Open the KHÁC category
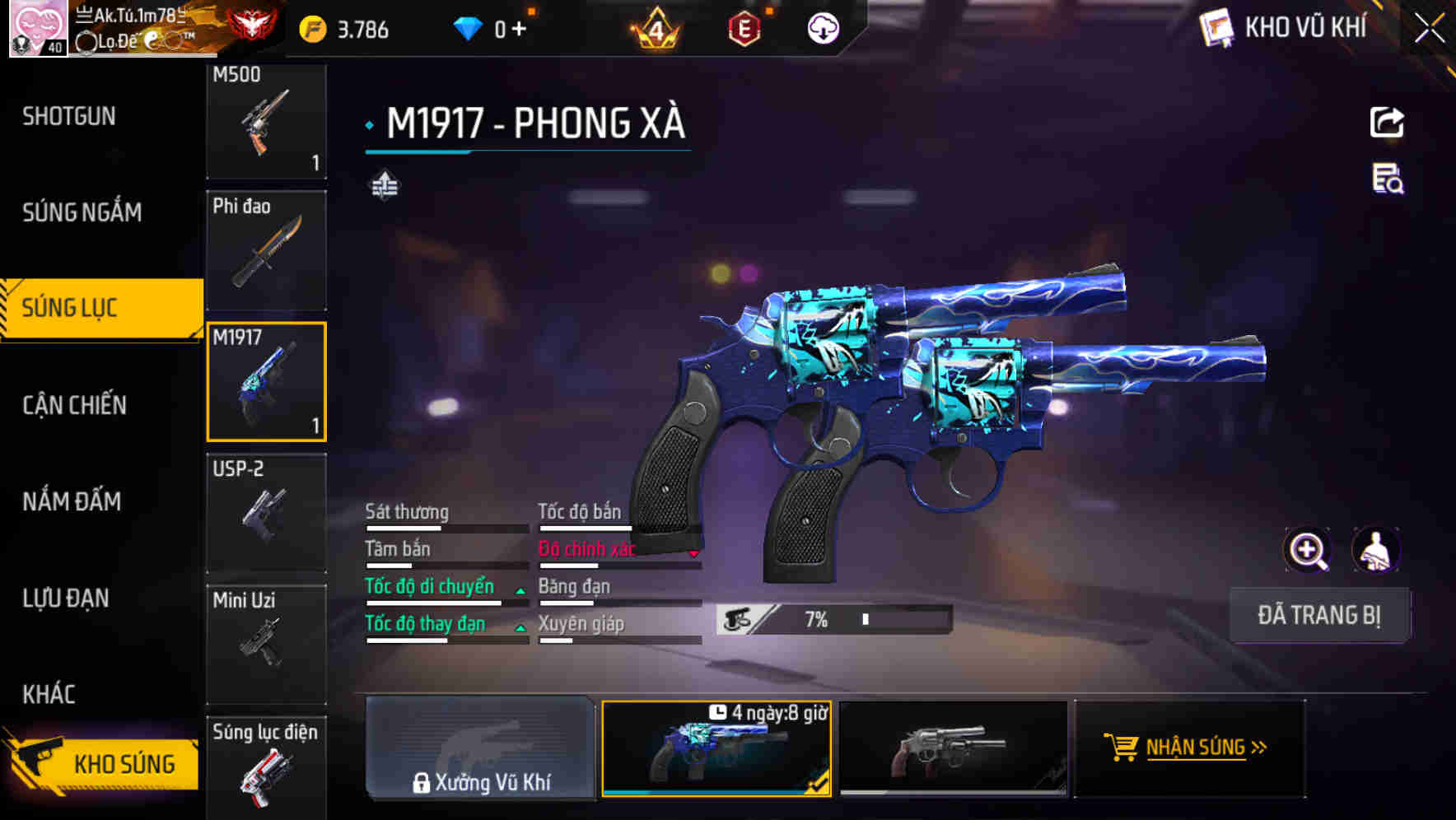The width and height of the screenshot is (1456, 820). pyautogui.click(x=49, y=694)
